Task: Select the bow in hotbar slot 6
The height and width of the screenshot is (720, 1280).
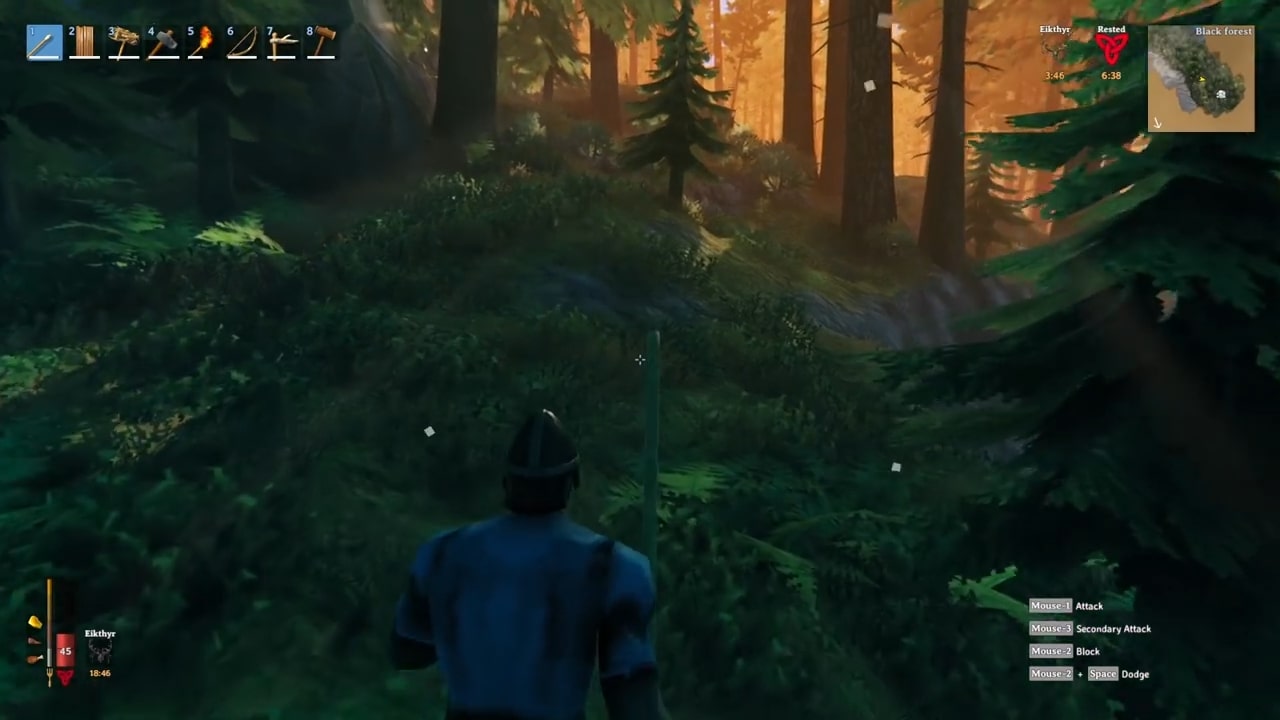Action: click(x=241, y=43)
